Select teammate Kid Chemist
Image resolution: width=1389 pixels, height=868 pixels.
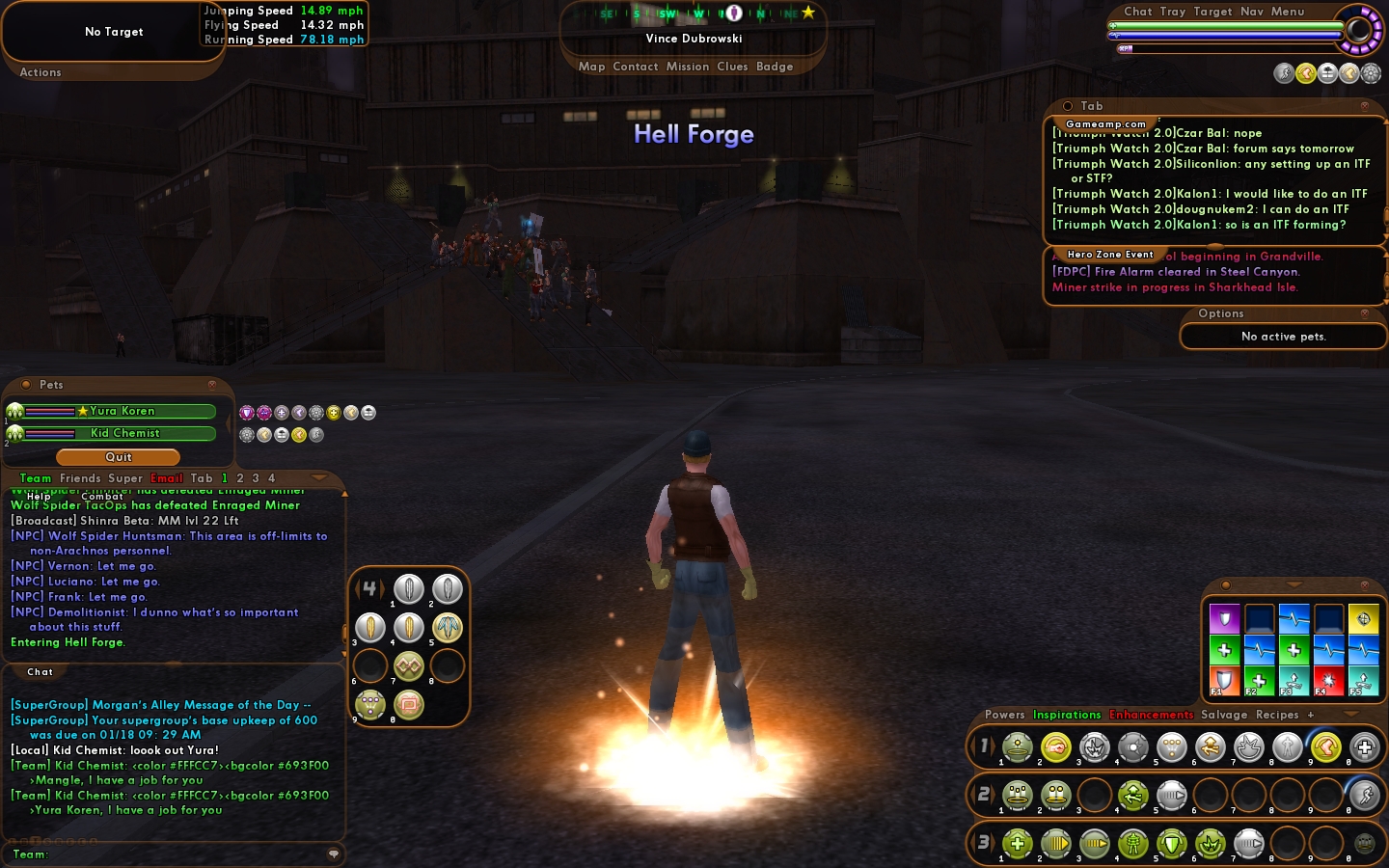pyautogui.click(x=124, y=433)
